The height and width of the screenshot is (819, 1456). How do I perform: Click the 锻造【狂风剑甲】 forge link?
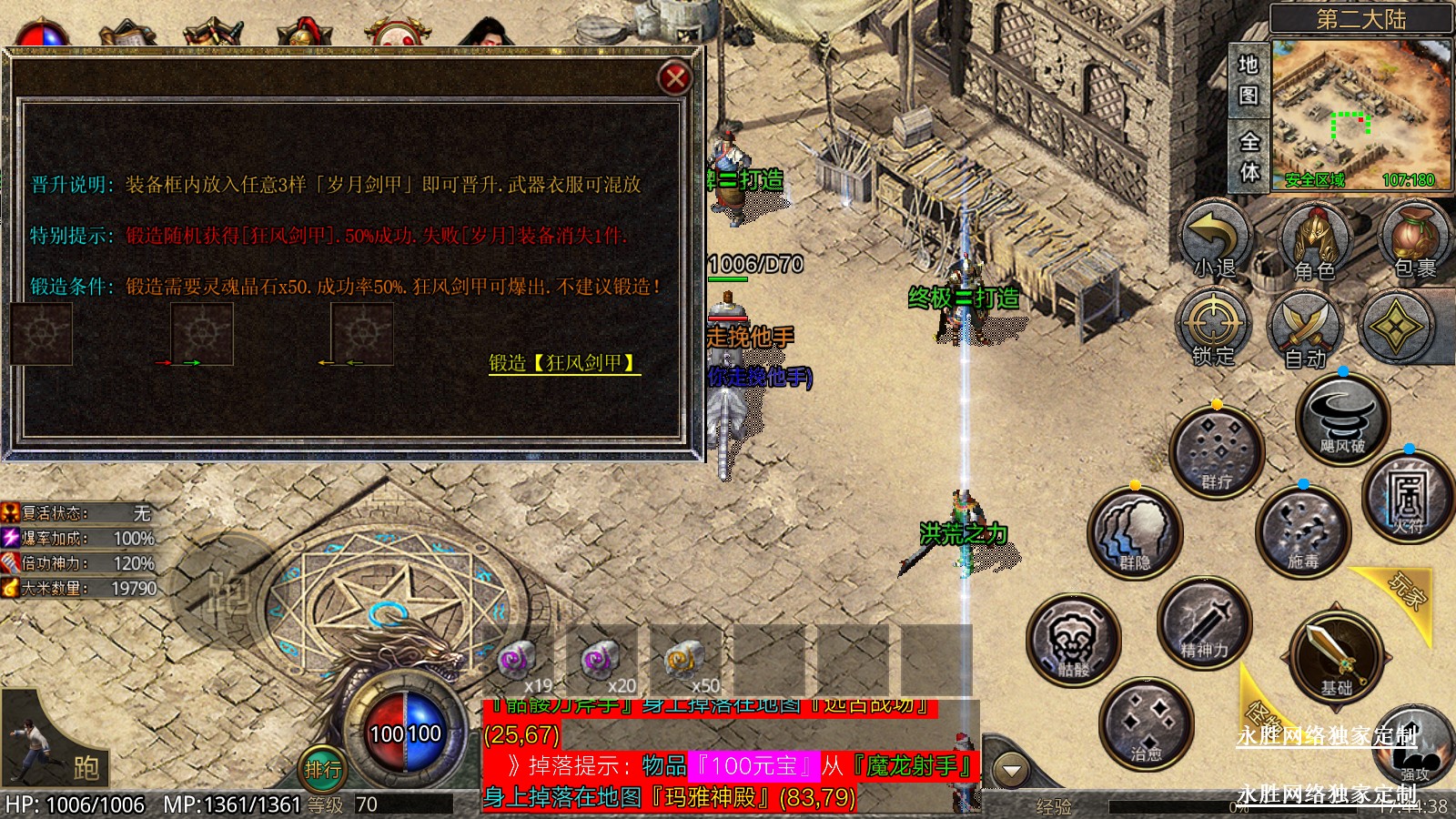point(563,363)
